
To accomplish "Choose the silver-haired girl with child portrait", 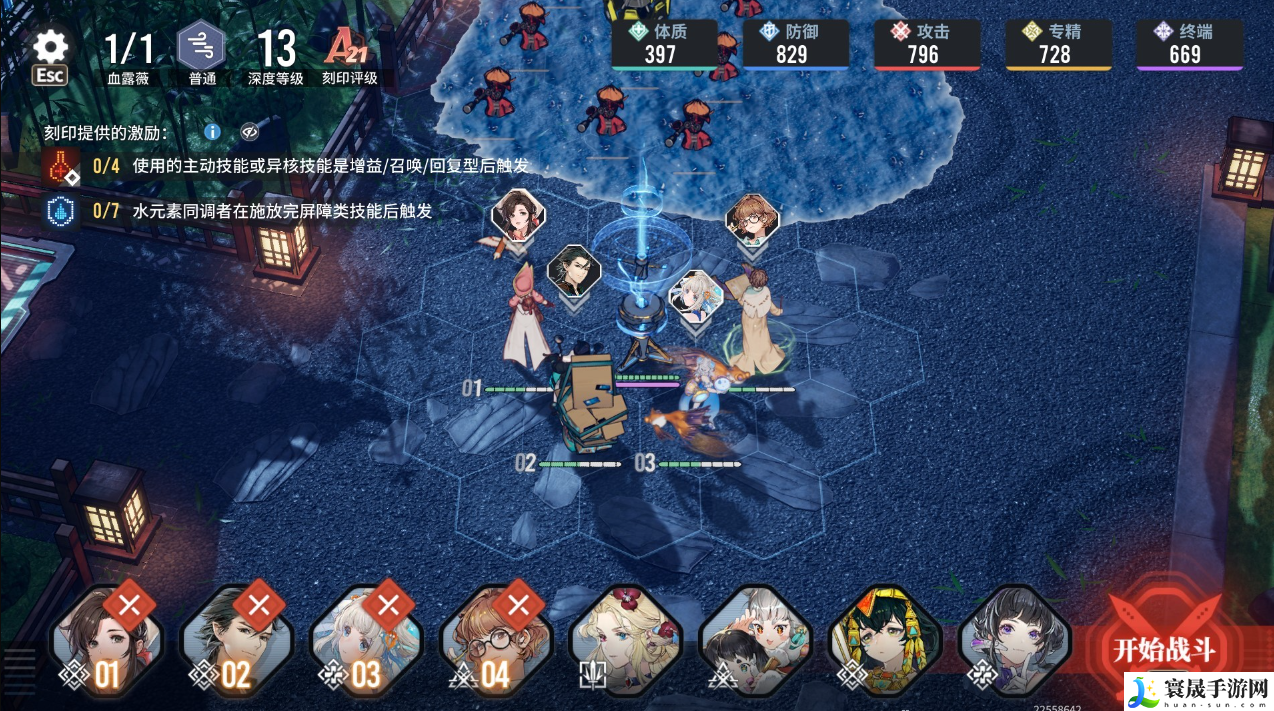I will coord(756,640).
